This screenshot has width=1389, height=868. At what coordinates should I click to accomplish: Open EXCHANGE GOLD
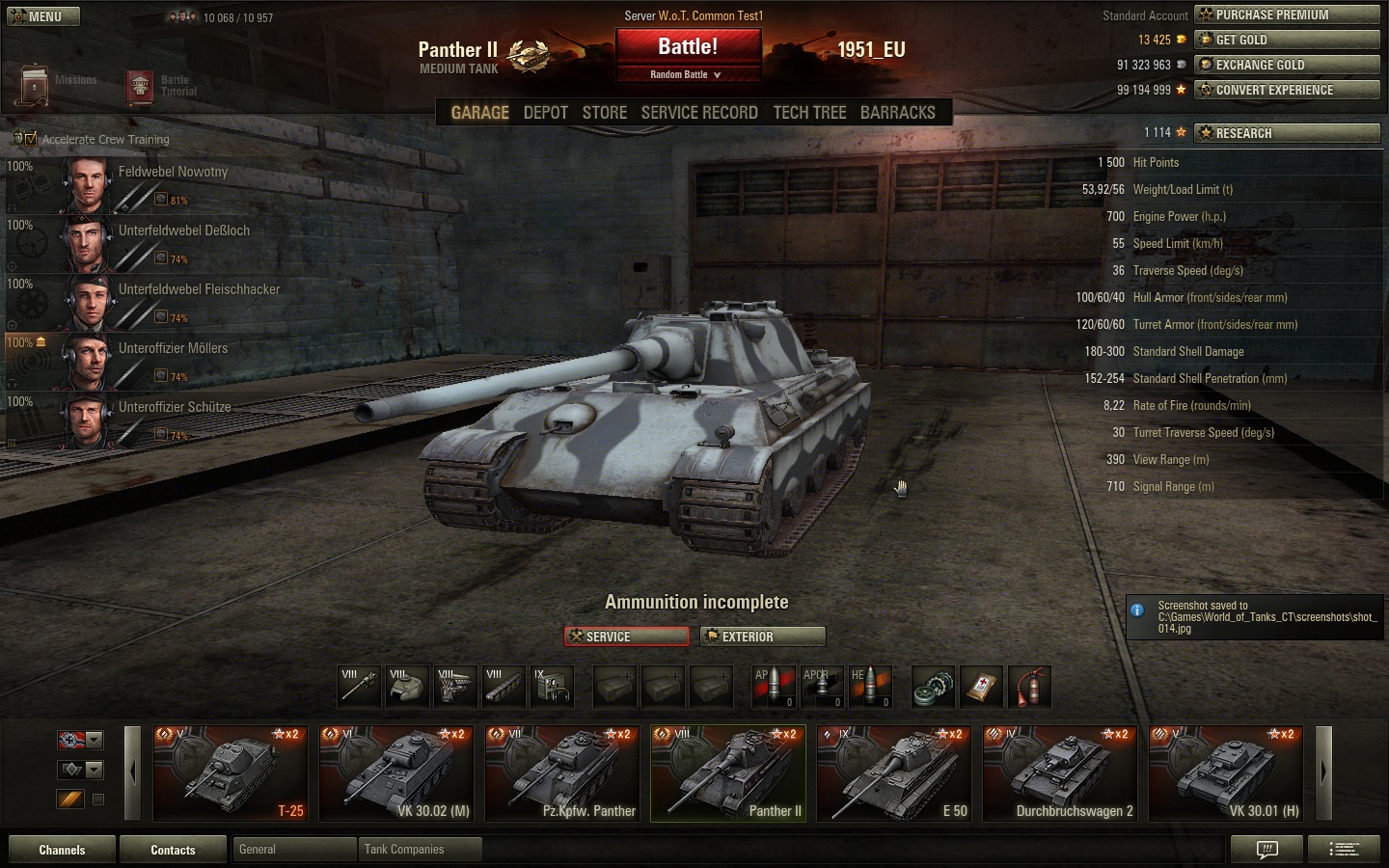pyautogui.click(x=1287, y=65)
